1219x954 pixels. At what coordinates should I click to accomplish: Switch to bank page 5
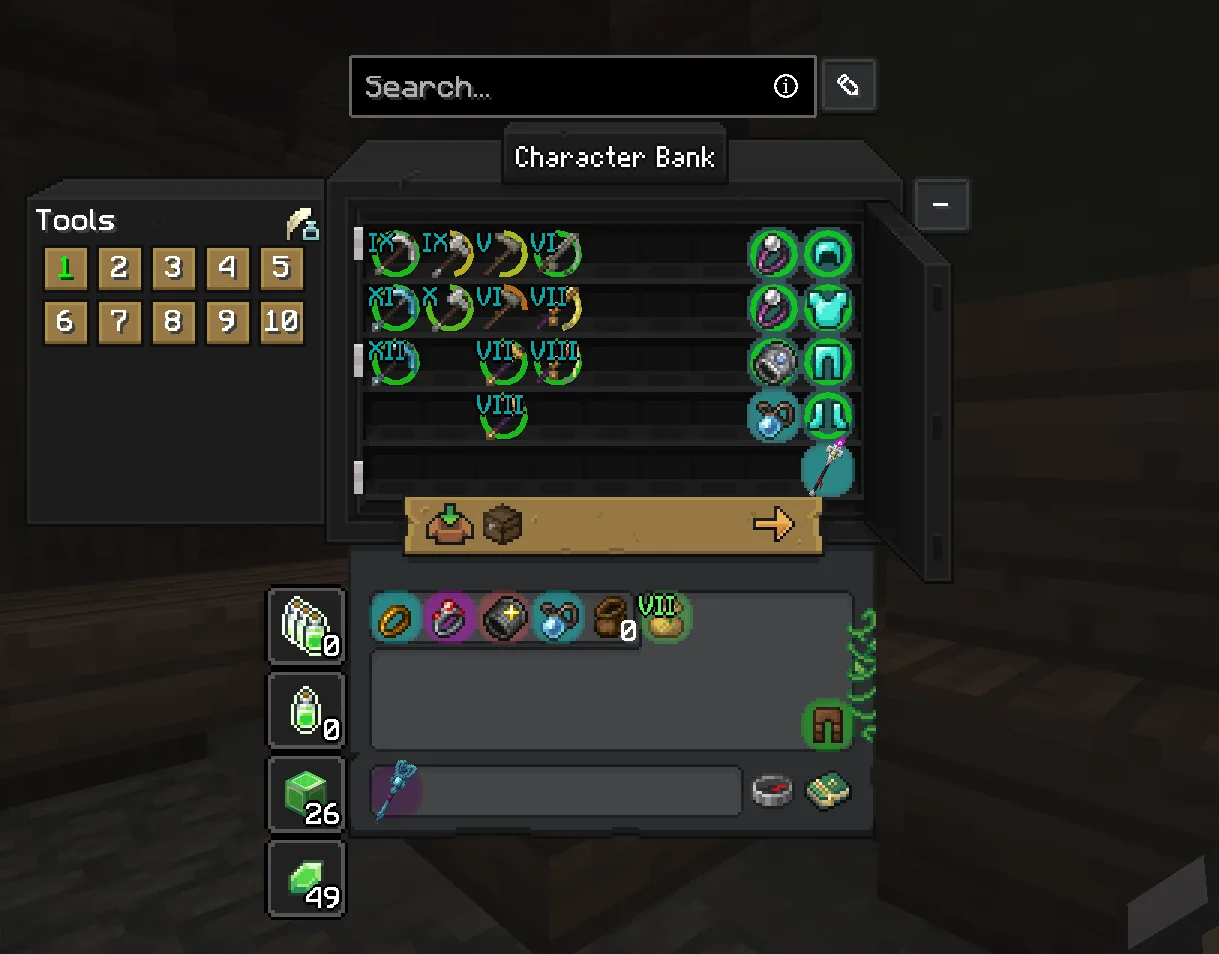tap(281, 268)
